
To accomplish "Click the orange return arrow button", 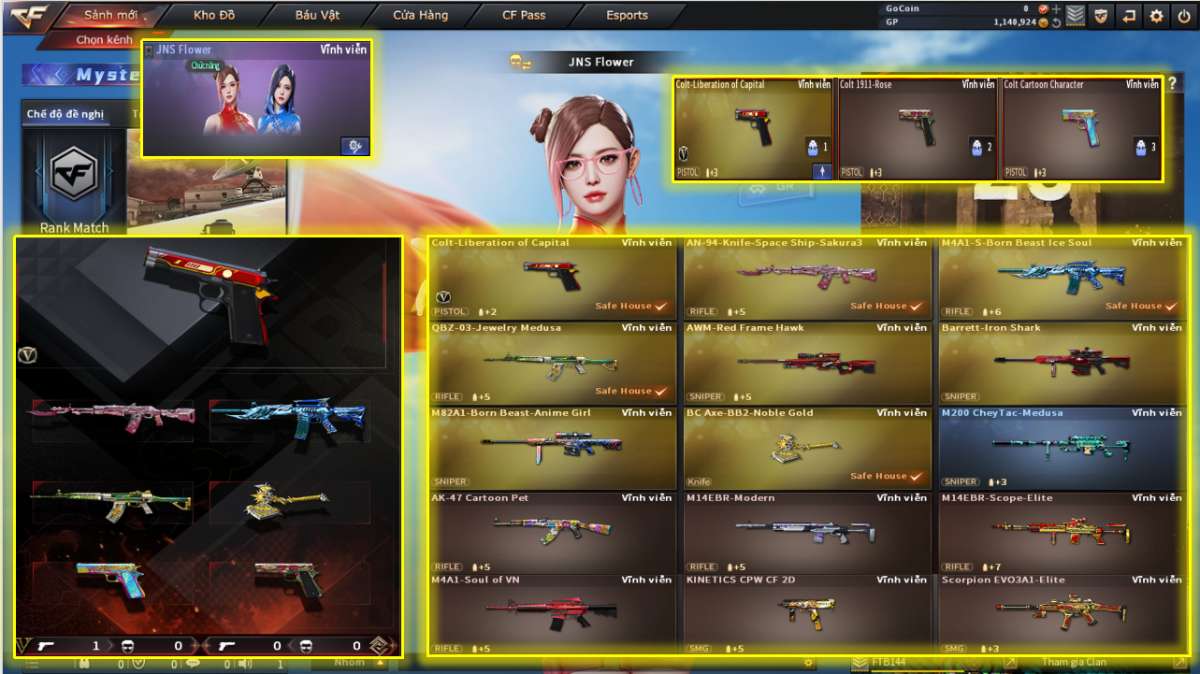I will click(x=1129, y=16).
